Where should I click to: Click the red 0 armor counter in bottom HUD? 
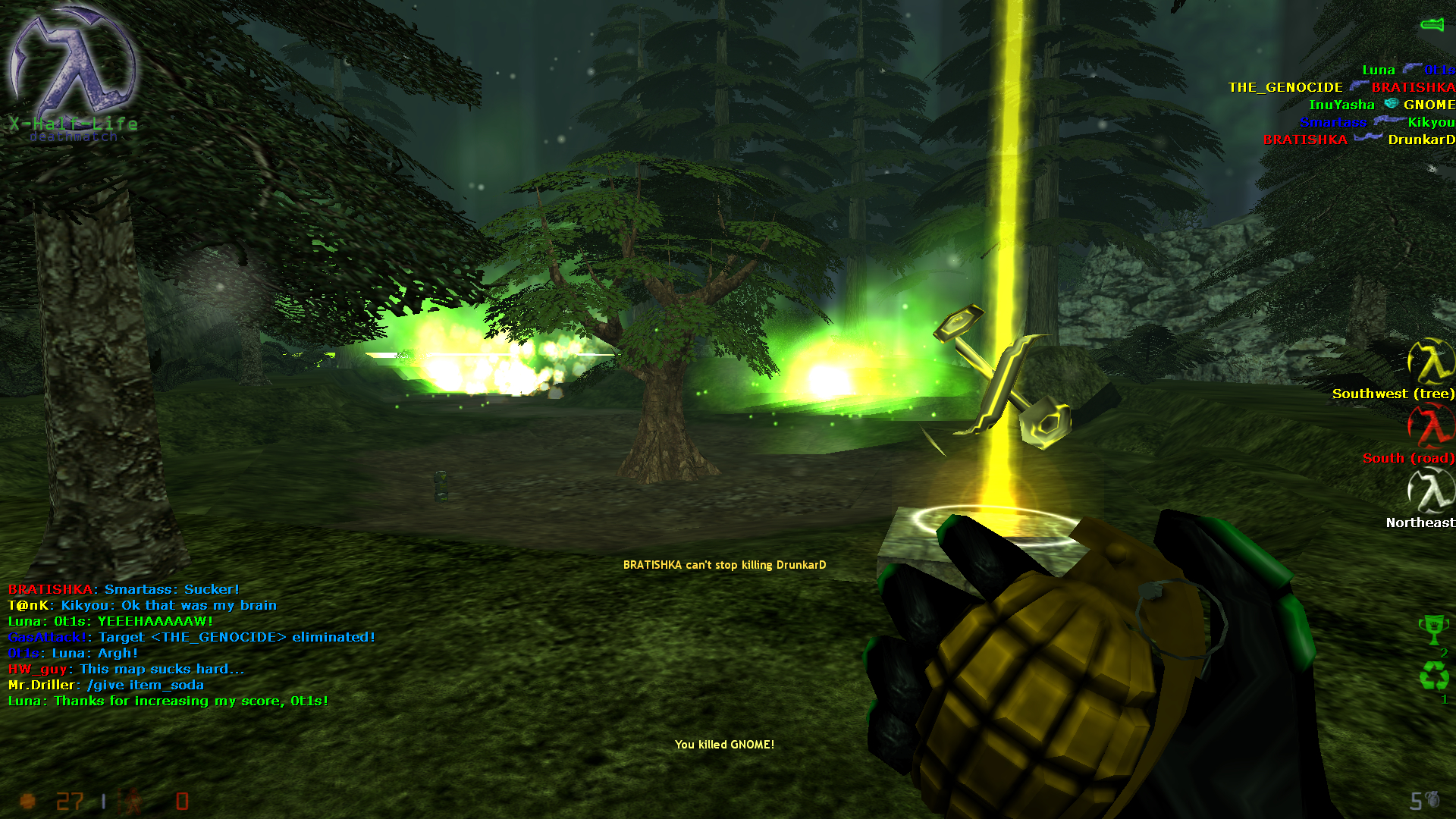[182, 802]
